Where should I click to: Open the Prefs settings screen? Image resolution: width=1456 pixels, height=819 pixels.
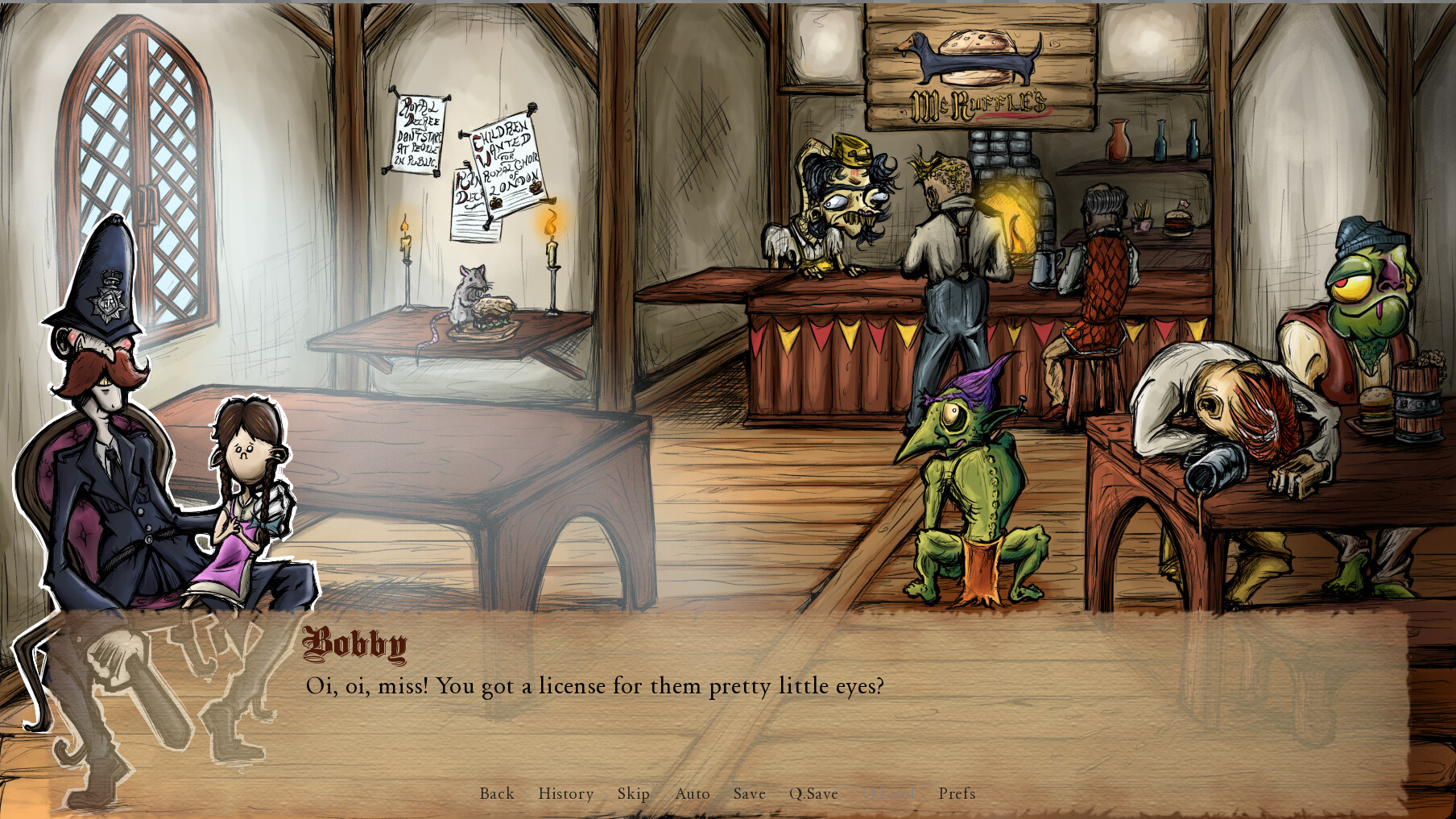957,794
